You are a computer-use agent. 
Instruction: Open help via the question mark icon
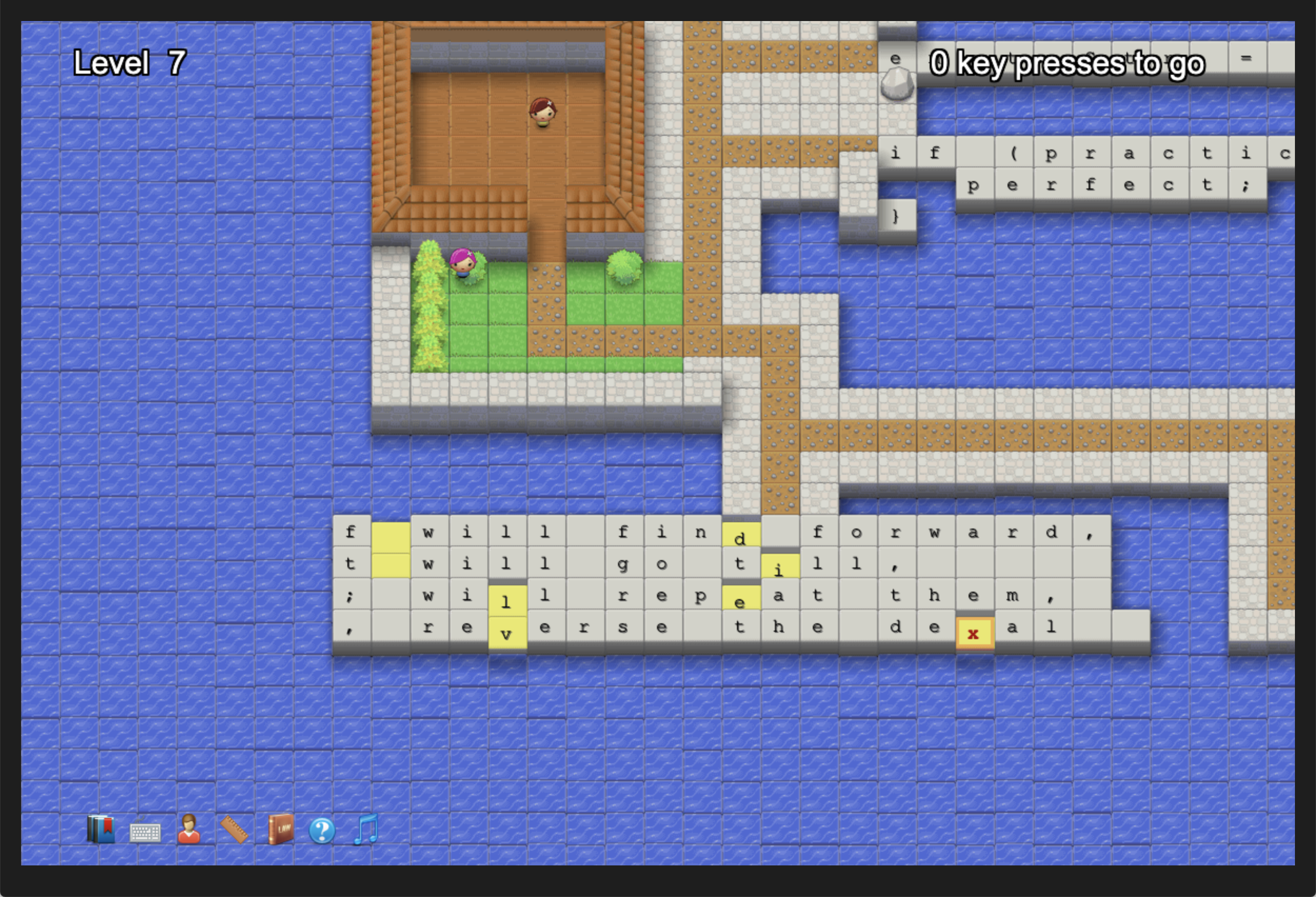coord(322,831)
